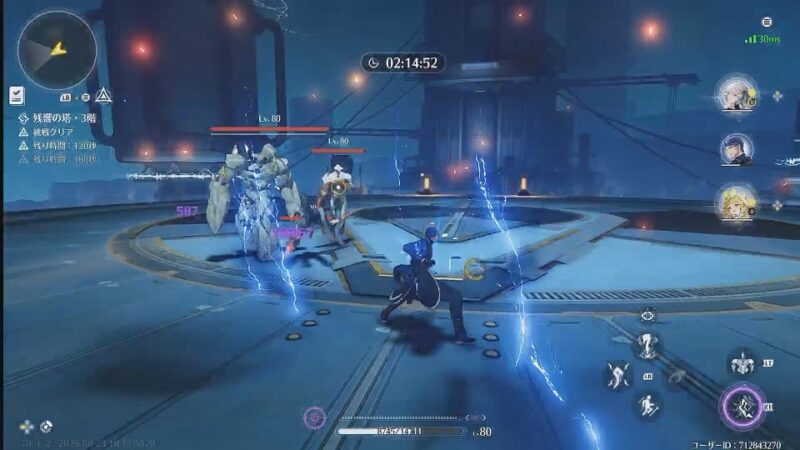The width and height of the screenshot is (800, 450).
Task: Open the hamburger menu icon
Action: 767,21
